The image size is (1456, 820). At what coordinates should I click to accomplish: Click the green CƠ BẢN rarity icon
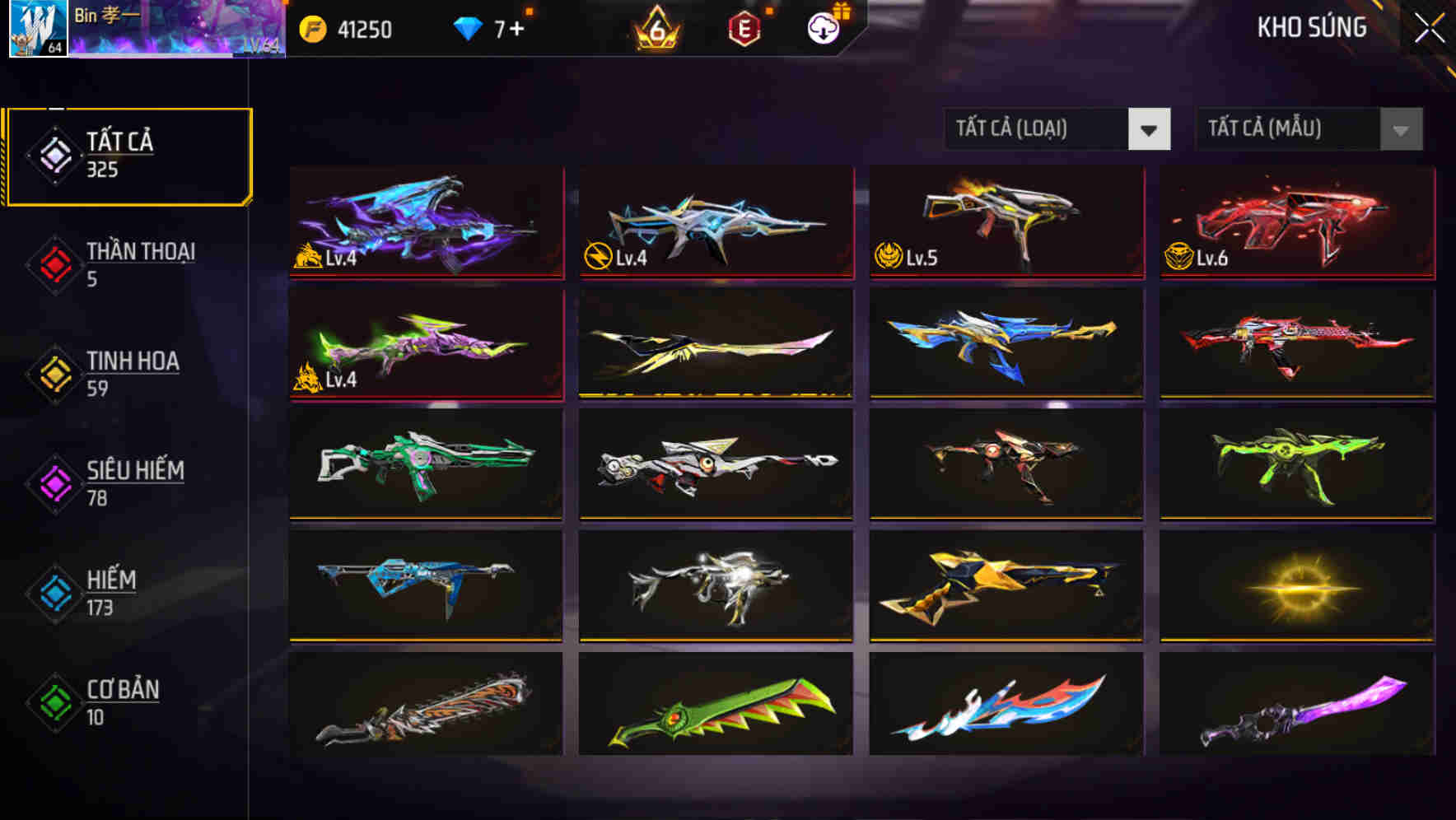tap(54, 702)
